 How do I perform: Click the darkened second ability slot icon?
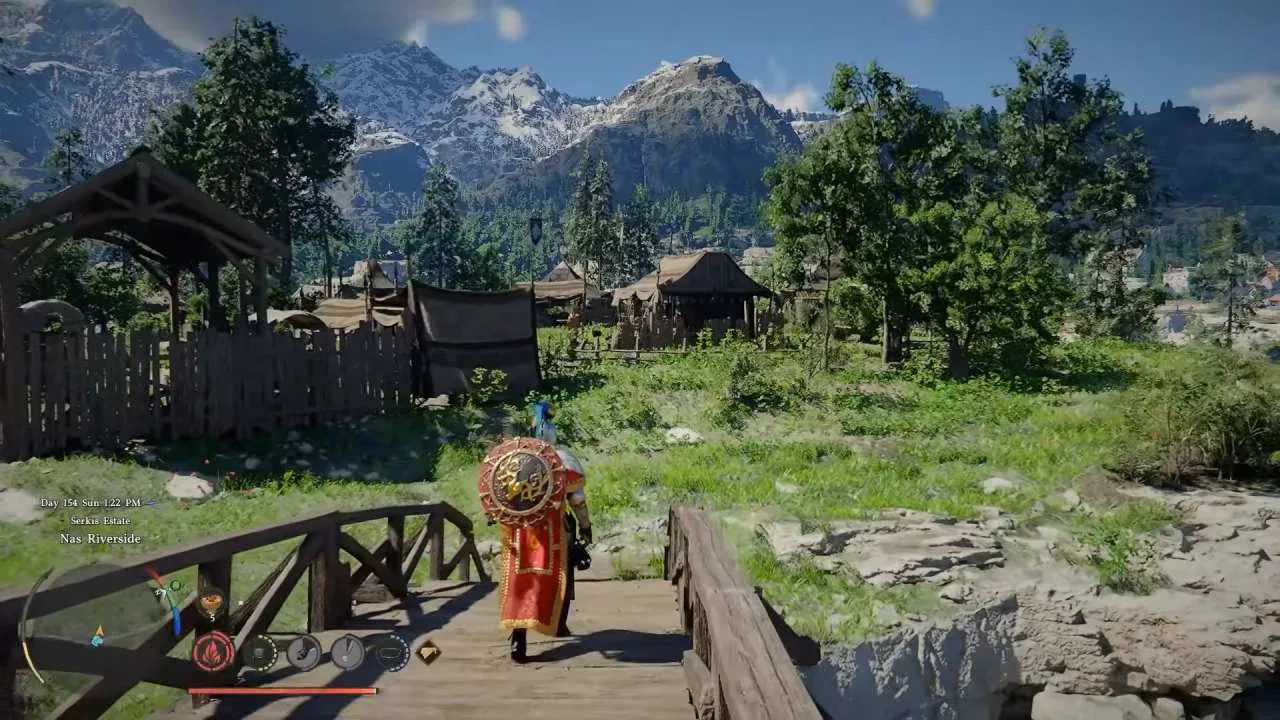262,651
